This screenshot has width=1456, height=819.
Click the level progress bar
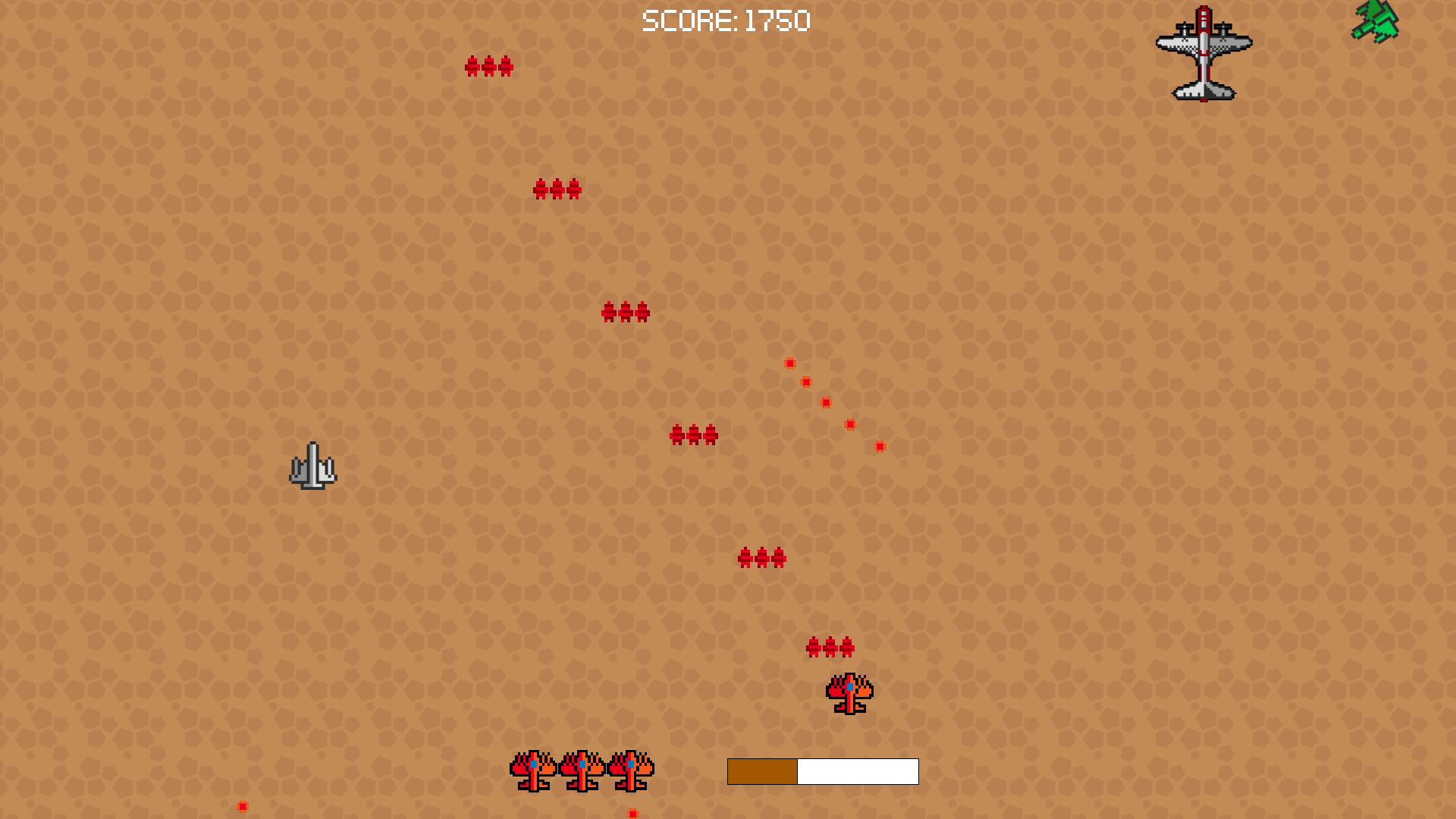(822, 772)
